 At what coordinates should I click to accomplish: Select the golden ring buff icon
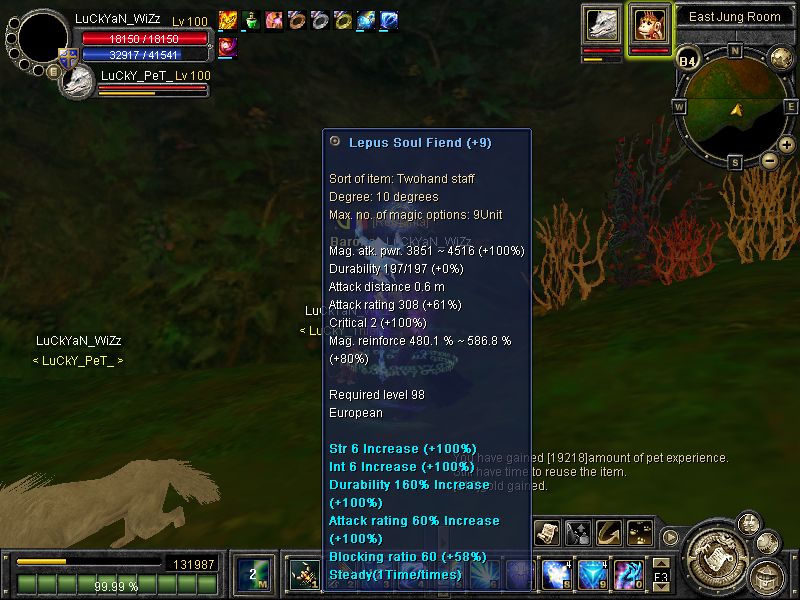click(342, 19)
